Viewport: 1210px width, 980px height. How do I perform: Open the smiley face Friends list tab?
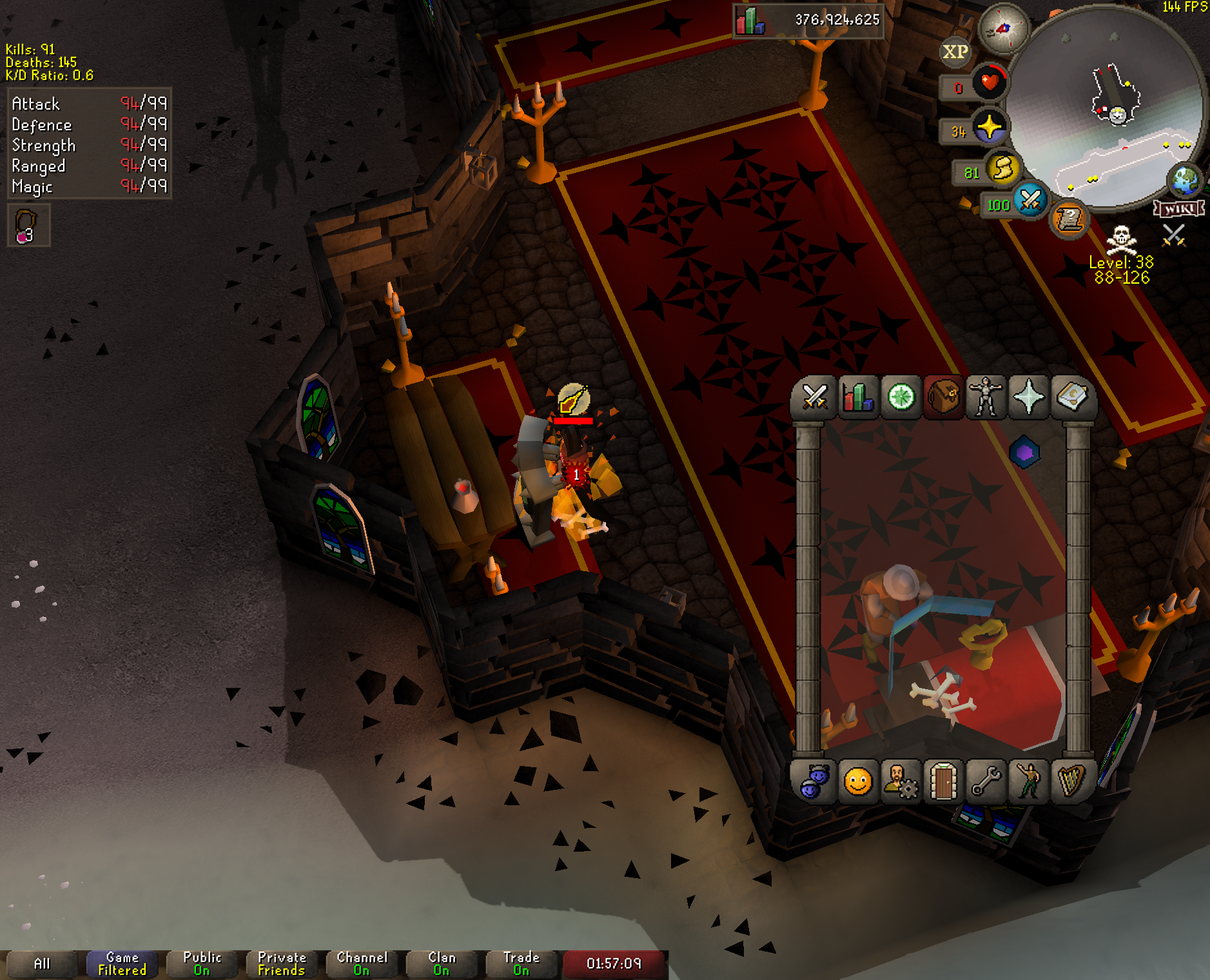[x=857, y=782]
